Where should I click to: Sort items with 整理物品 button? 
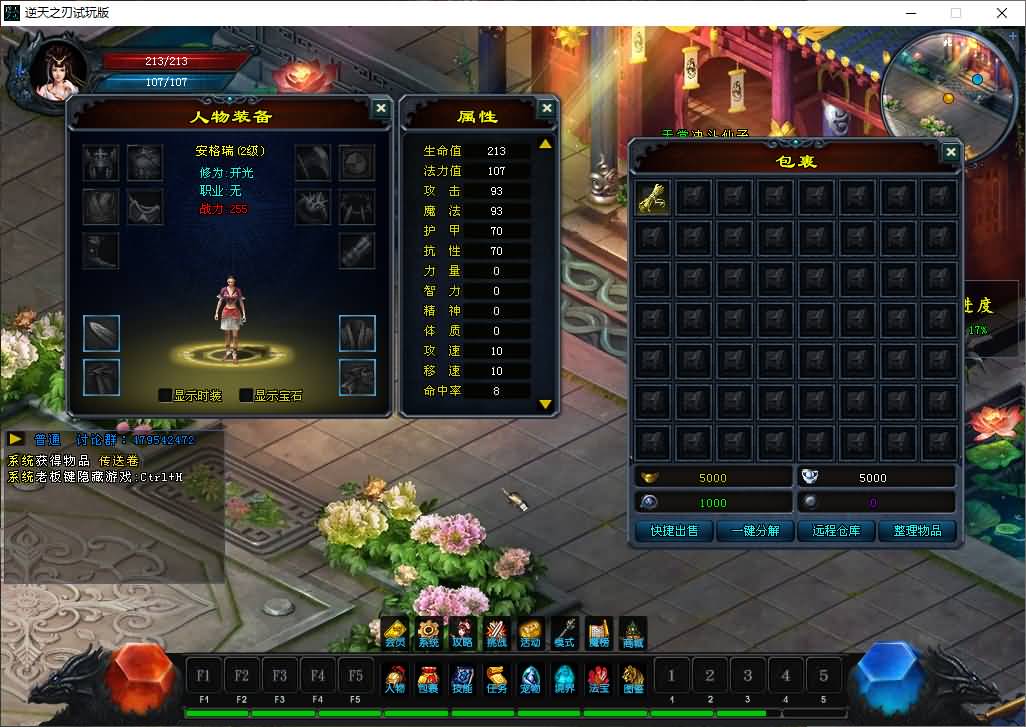917,531
